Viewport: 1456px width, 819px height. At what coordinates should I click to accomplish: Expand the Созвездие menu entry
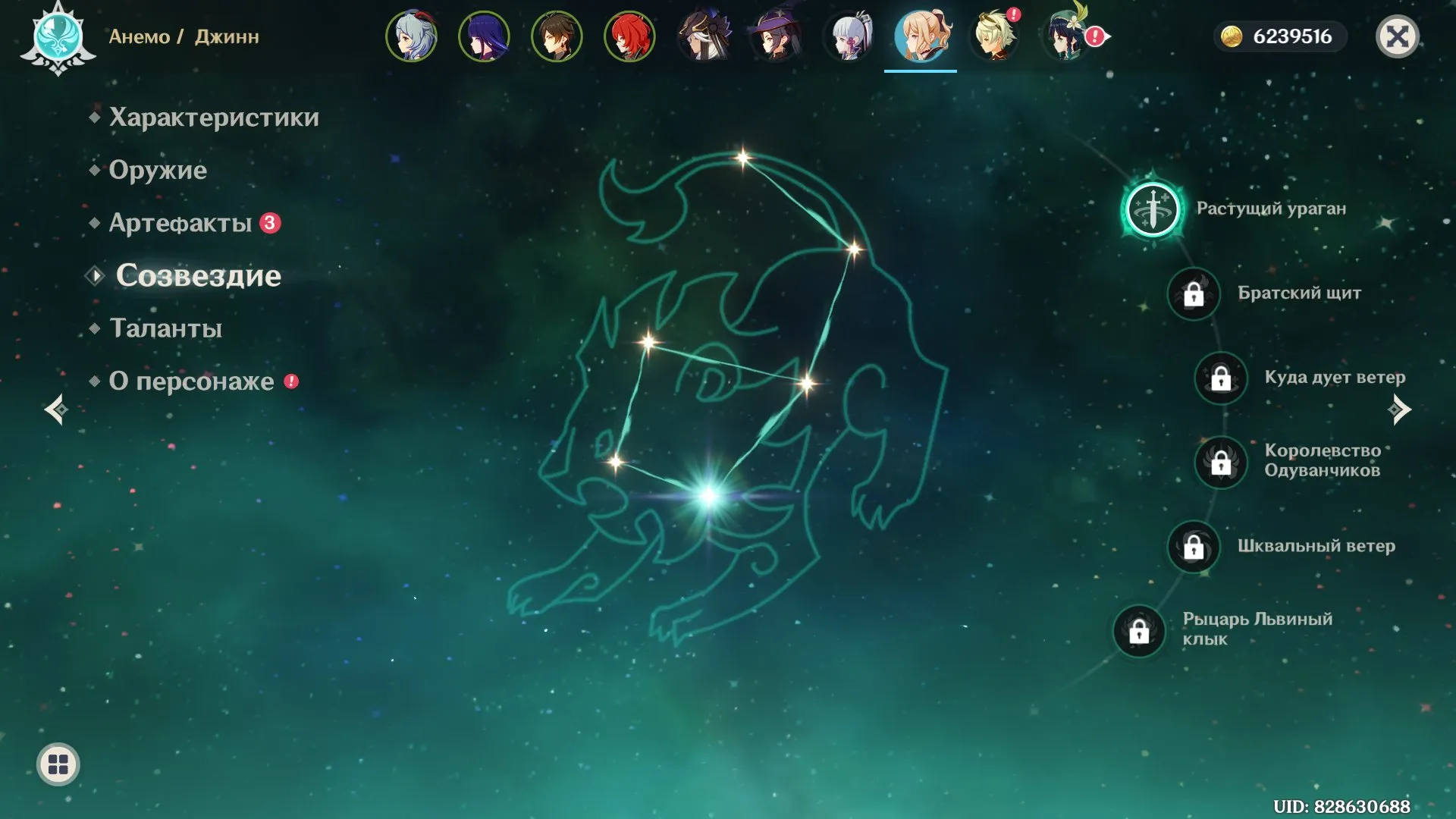pyautogui.click(x=198, y=276)
